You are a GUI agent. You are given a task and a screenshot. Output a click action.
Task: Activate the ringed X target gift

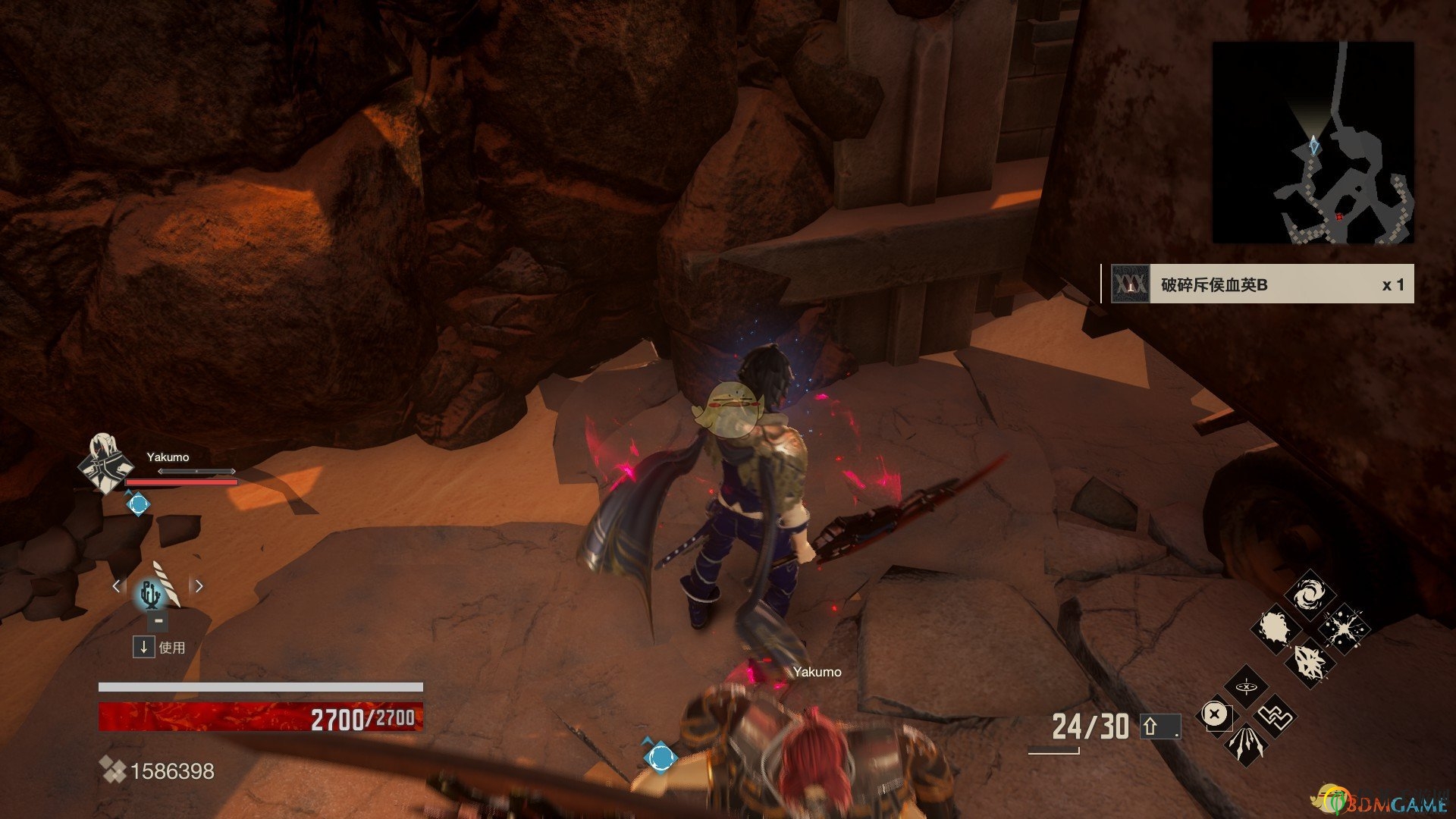point(1246,687)
